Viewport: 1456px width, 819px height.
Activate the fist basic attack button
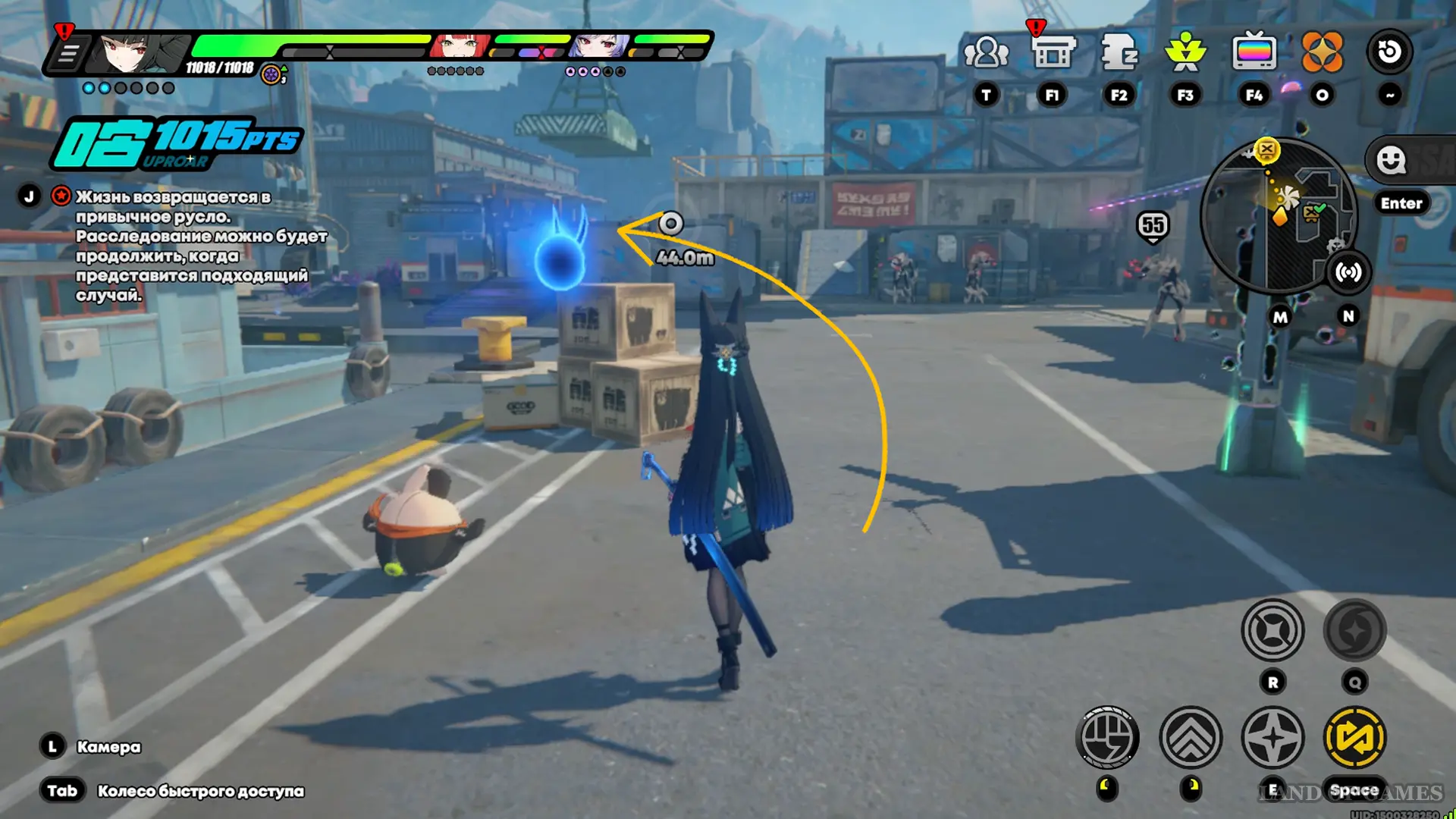tap(1107, 737)
